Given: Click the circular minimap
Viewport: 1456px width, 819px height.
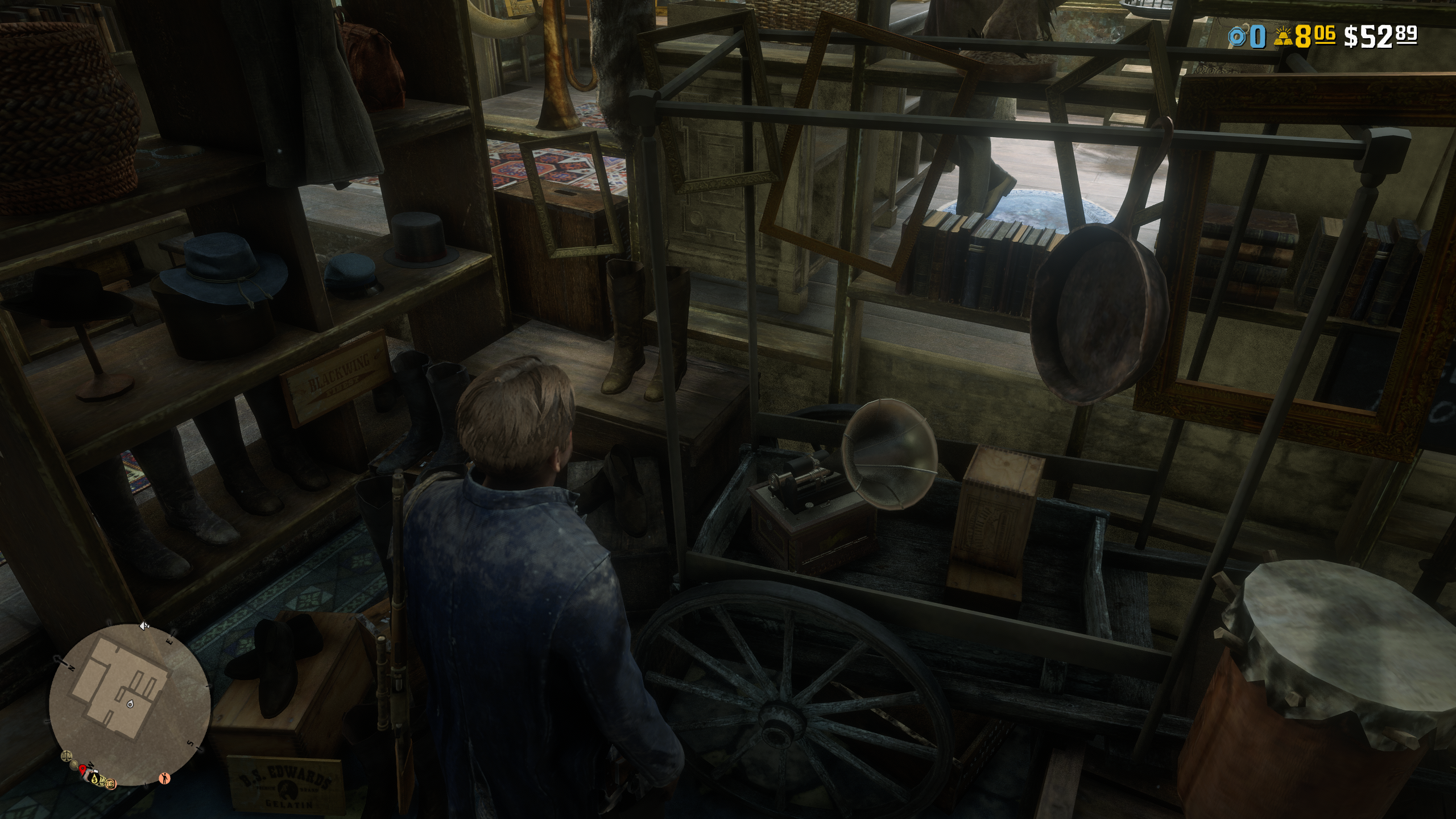Looking at the screenshot, I should (130, 704).
